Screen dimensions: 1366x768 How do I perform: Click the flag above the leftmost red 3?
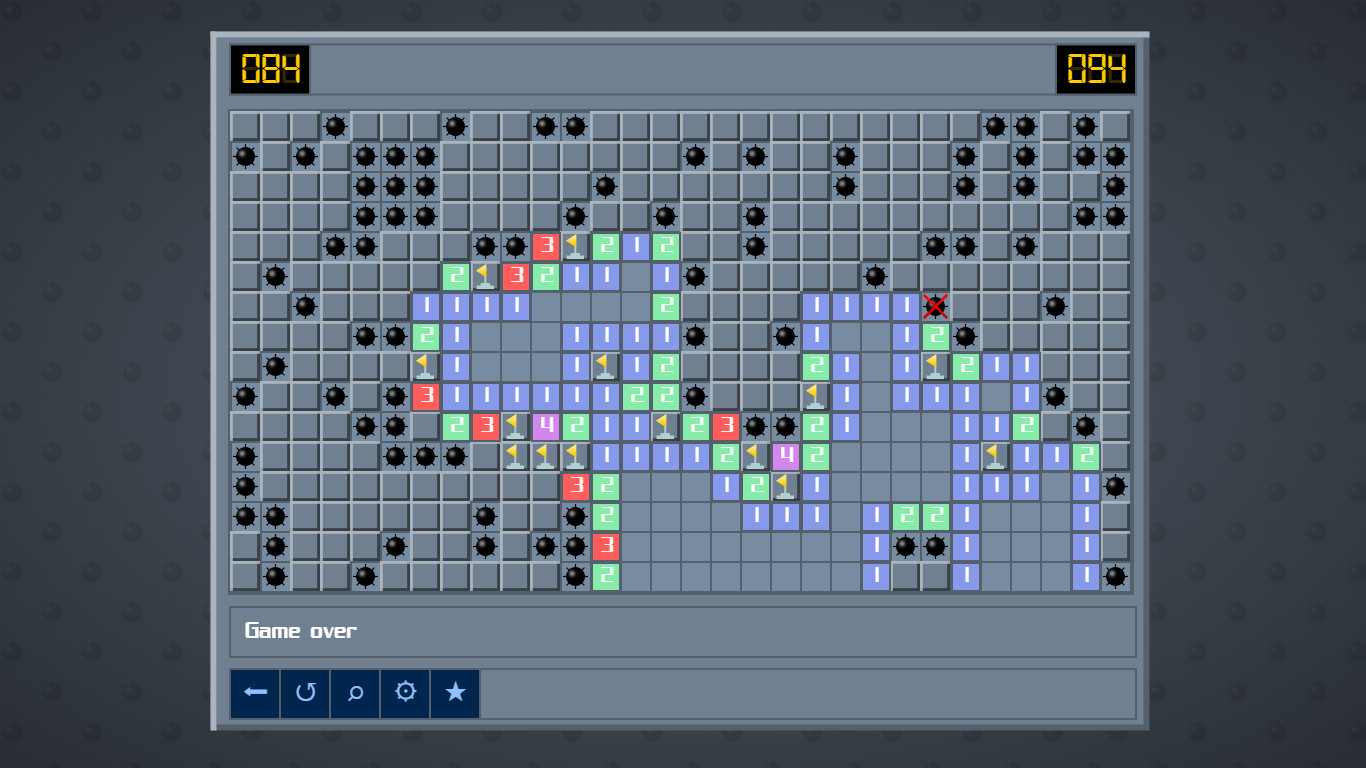point(426,367)
